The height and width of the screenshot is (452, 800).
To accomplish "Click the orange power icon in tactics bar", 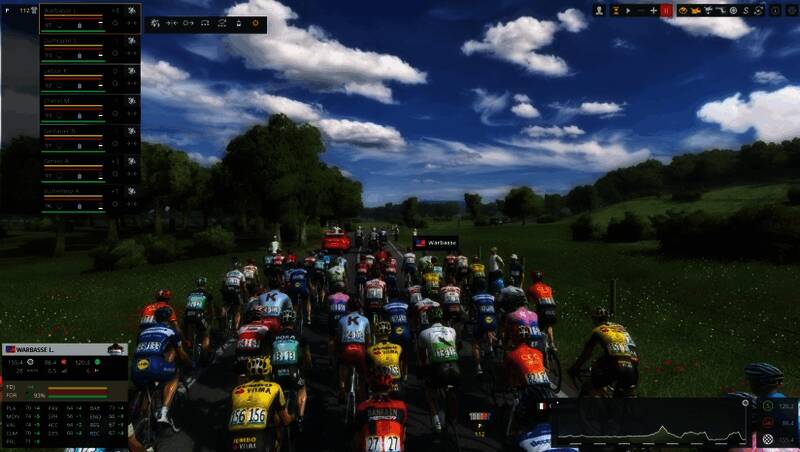I will 254,22.
